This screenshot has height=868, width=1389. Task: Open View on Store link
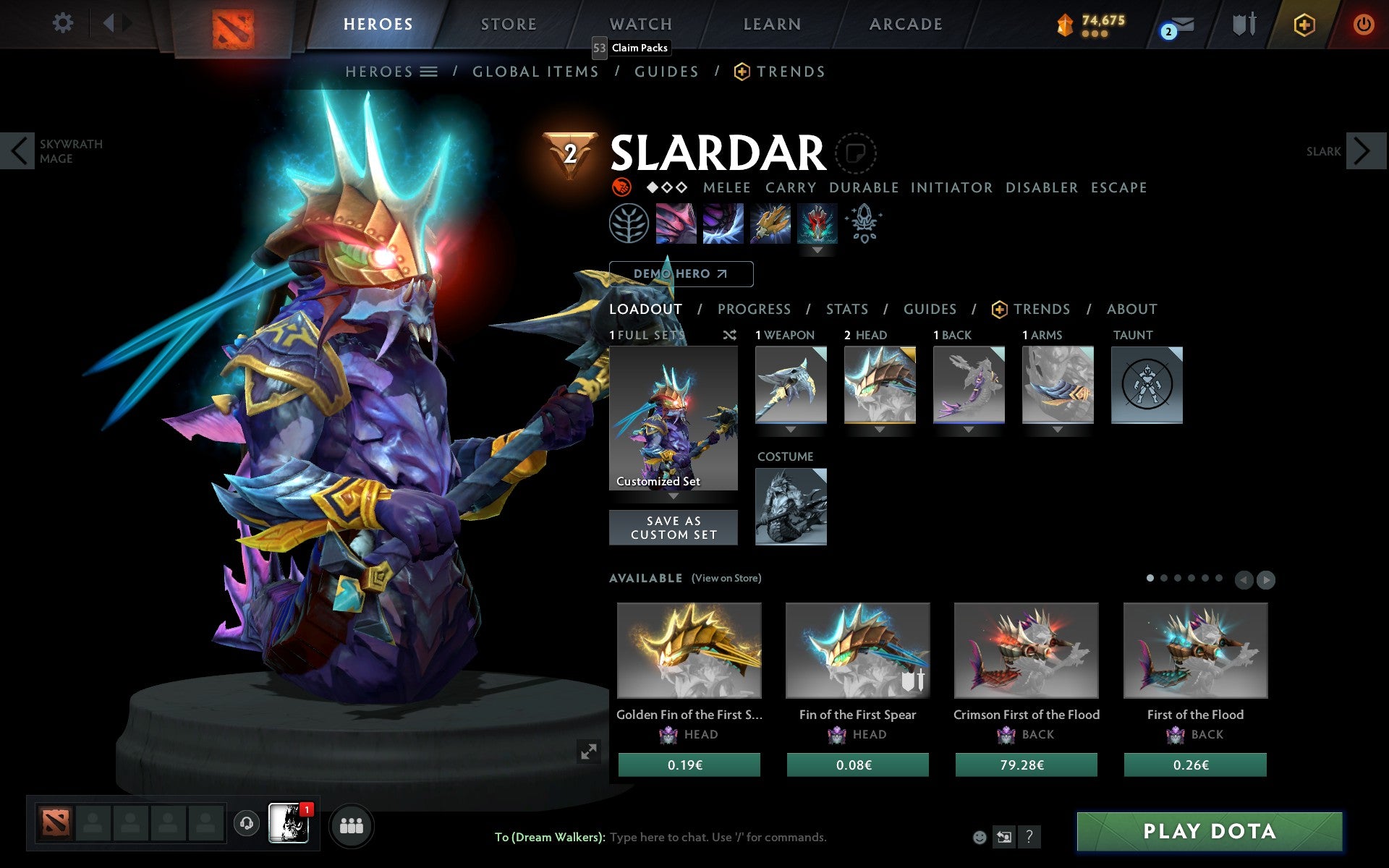(x=726, y=579)
